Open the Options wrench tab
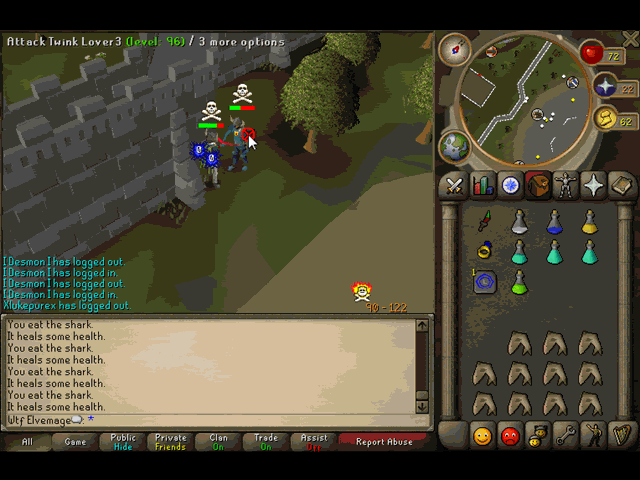 567,436
